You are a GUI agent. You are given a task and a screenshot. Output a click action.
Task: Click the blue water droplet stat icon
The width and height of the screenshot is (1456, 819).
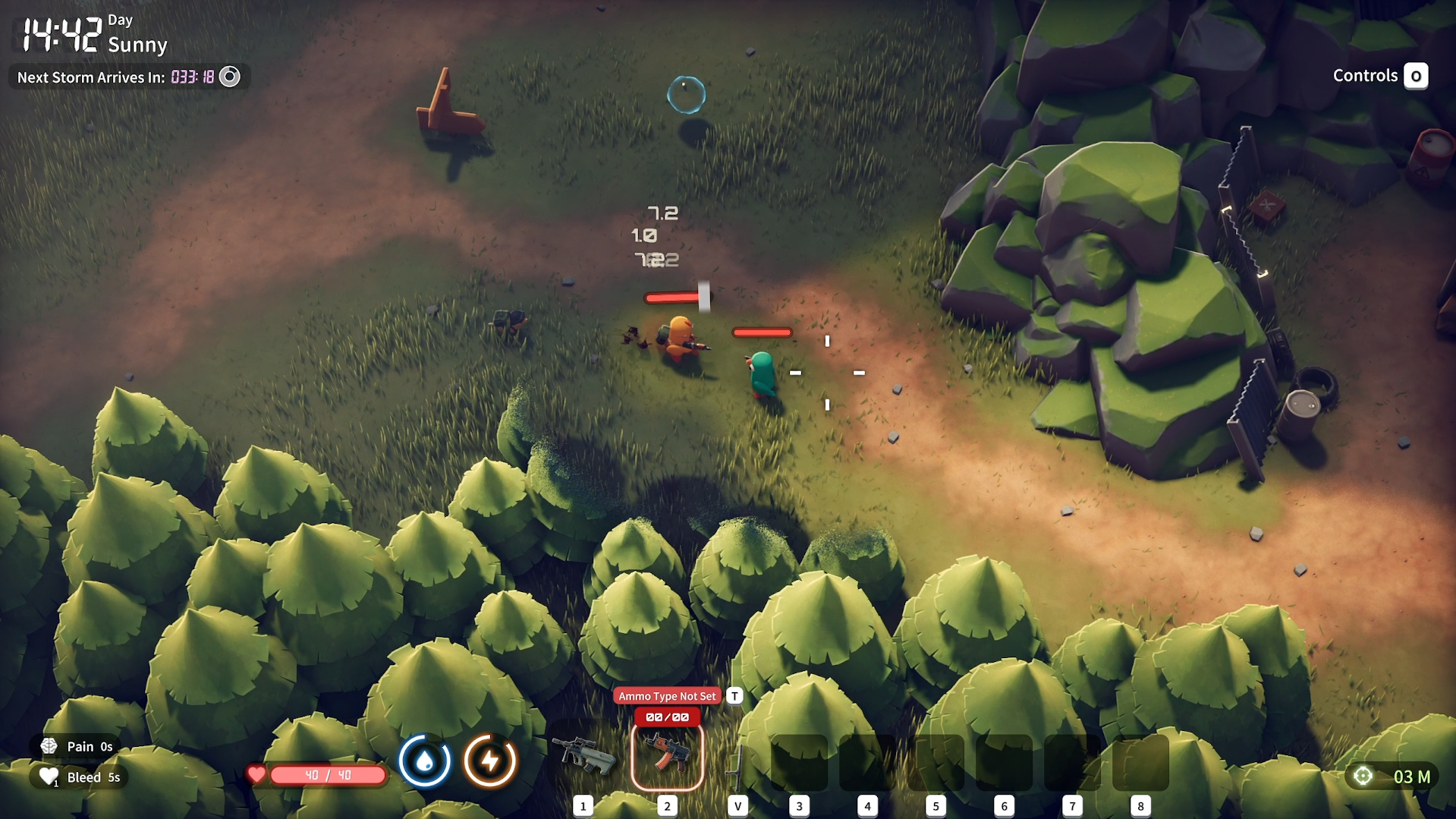[426, 760]
